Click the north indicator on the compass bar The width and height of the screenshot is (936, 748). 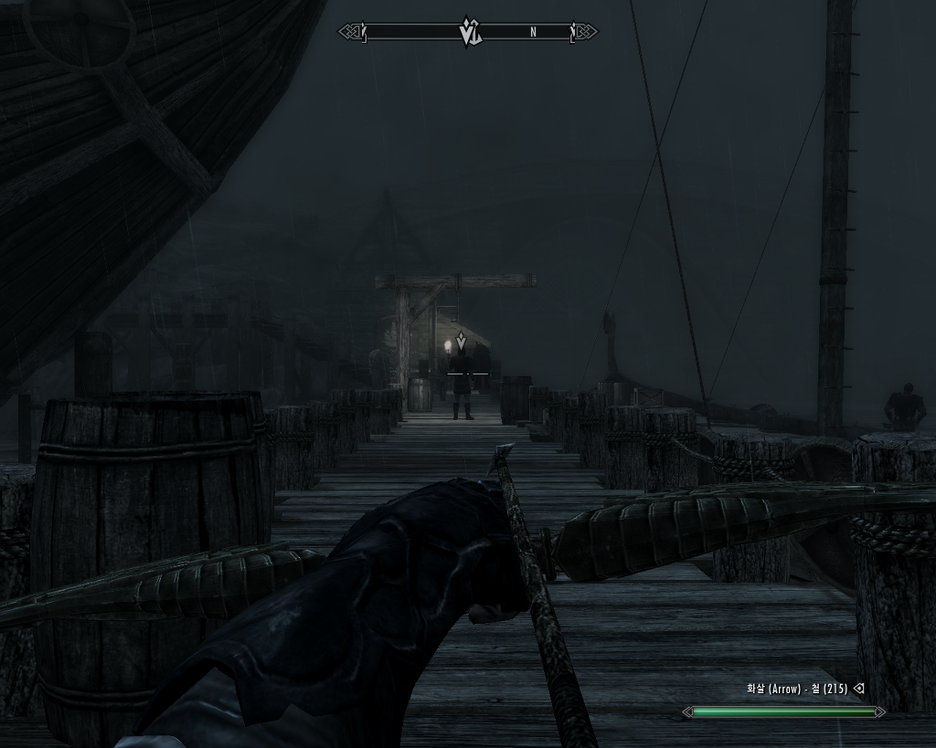coord(533,33)
